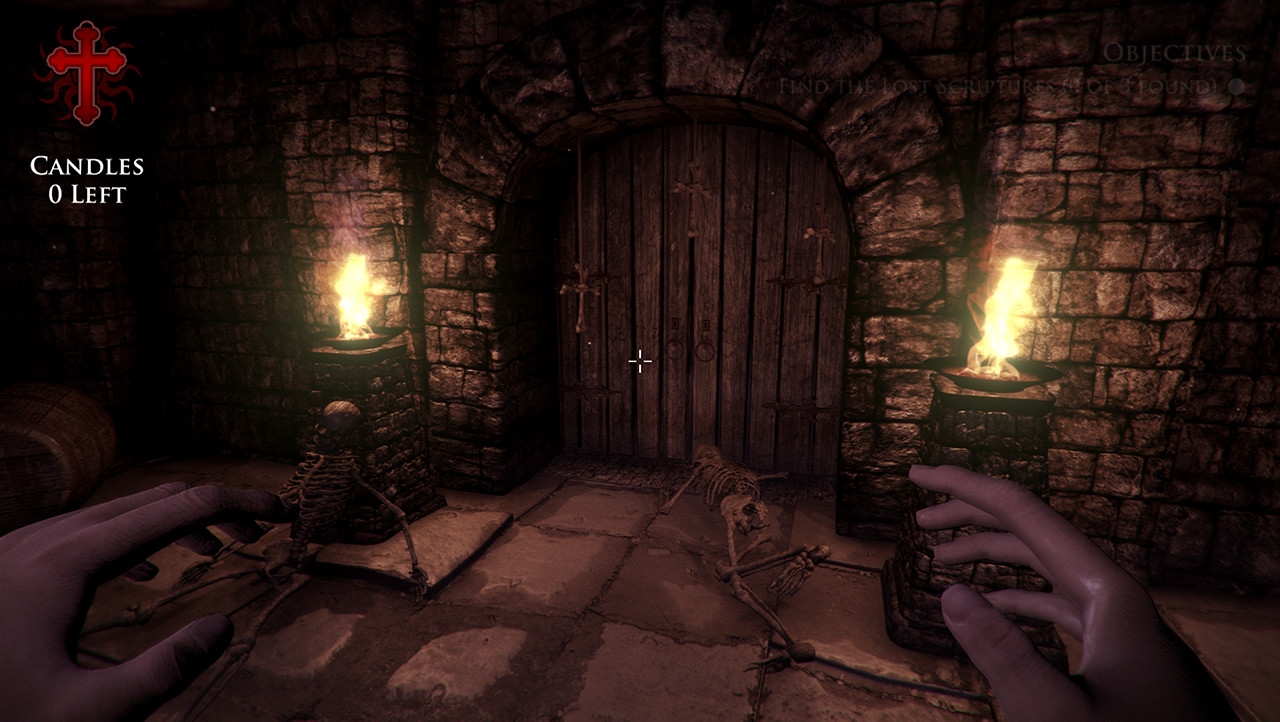The height and width of the screenshot is (722, 1280).
Task: Click the objective completion circle indicator
Action: (1237, 86)
